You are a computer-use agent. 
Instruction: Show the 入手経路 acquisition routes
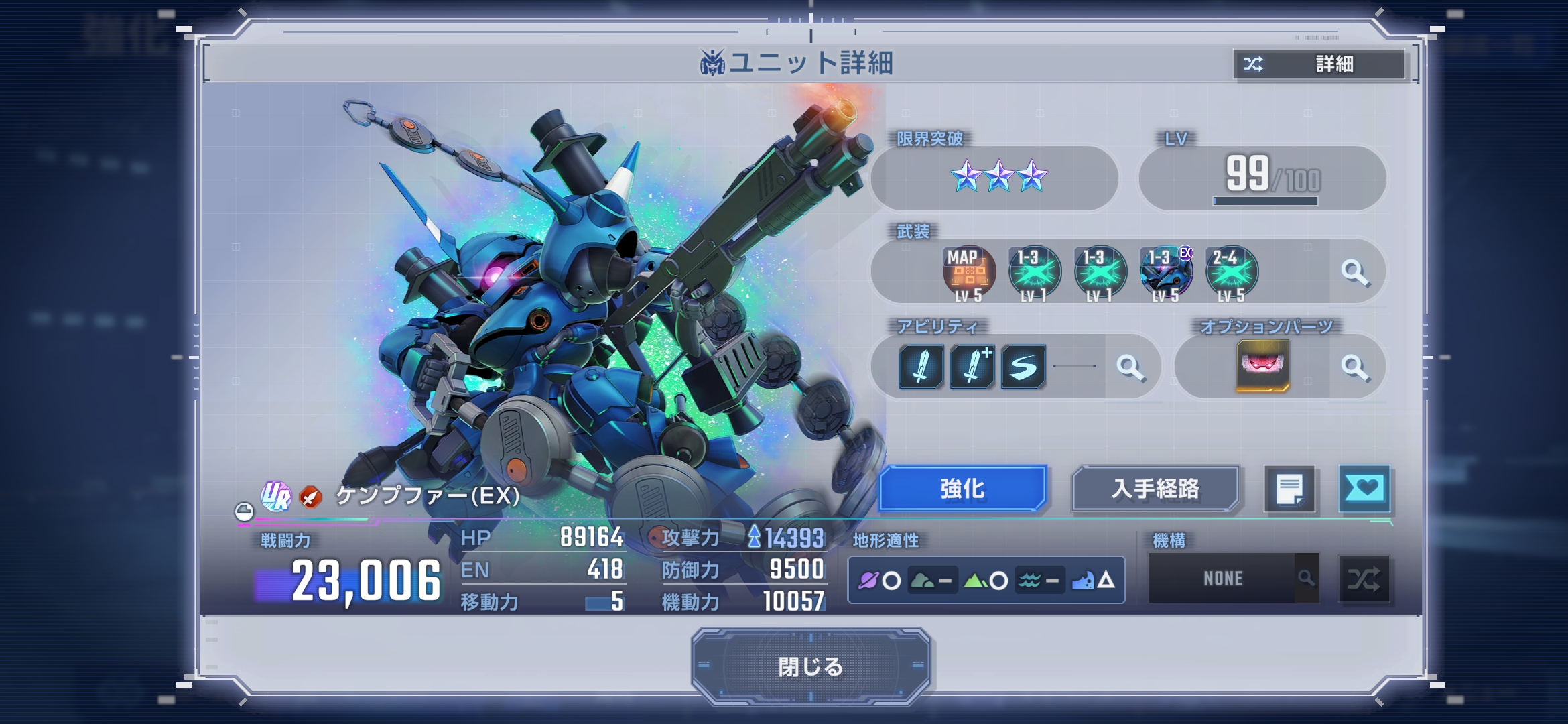pyautogui.click(x=1155, y=489)
